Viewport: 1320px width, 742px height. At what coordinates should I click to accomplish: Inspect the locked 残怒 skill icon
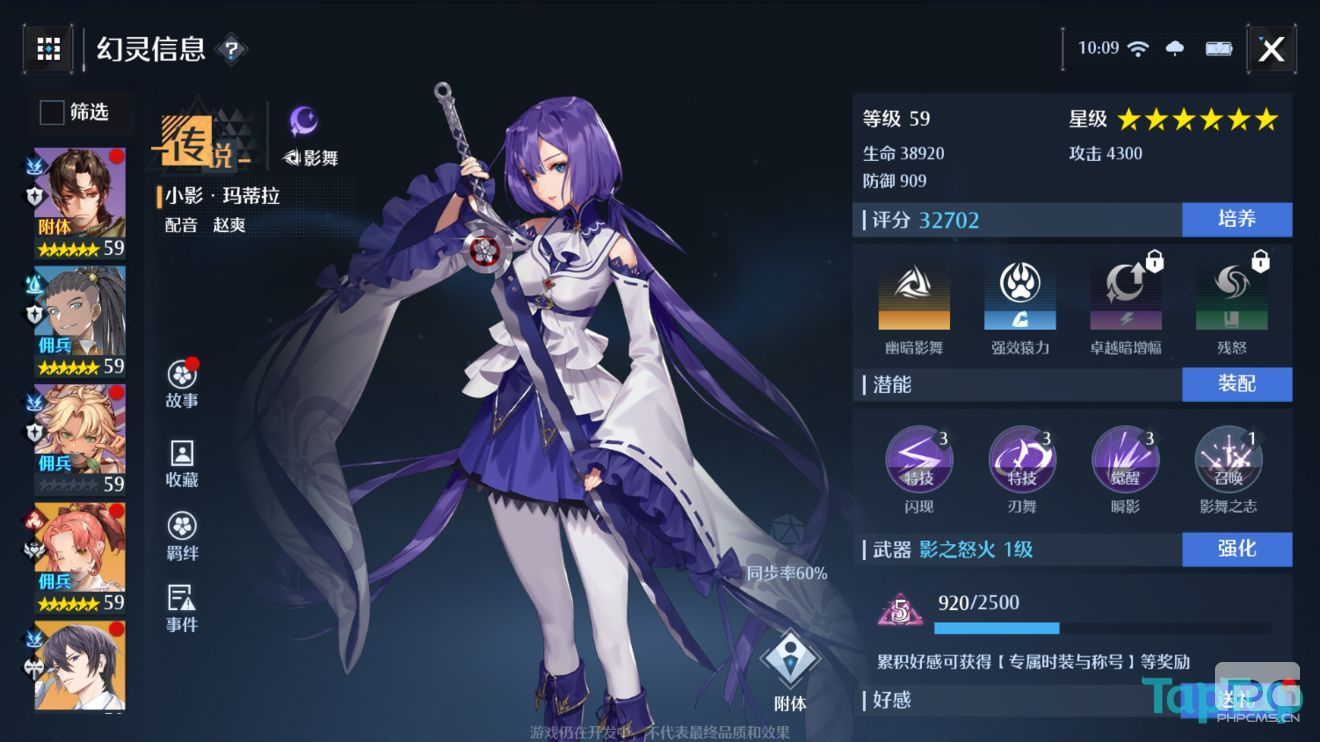(x=1231, y=295)
